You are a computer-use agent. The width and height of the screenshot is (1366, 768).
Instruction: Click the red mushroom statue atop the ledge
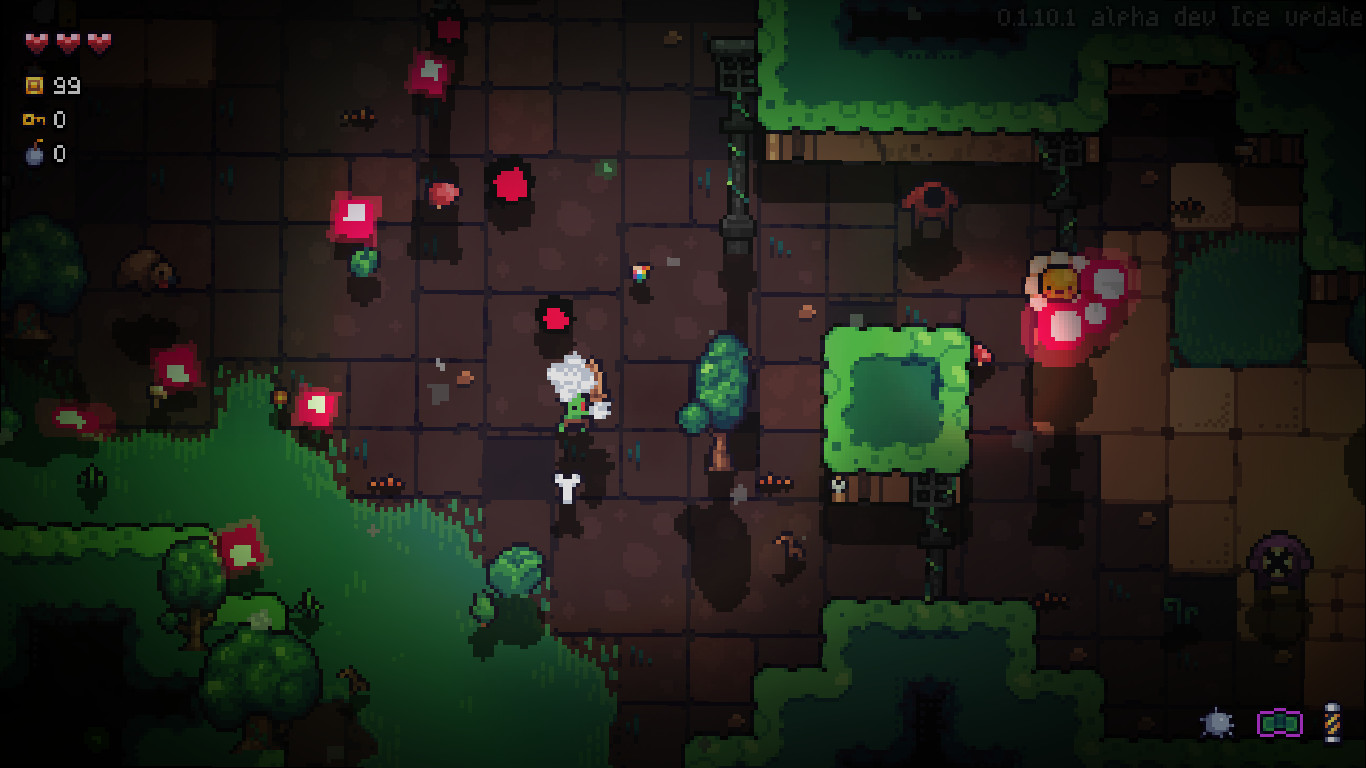931,200
